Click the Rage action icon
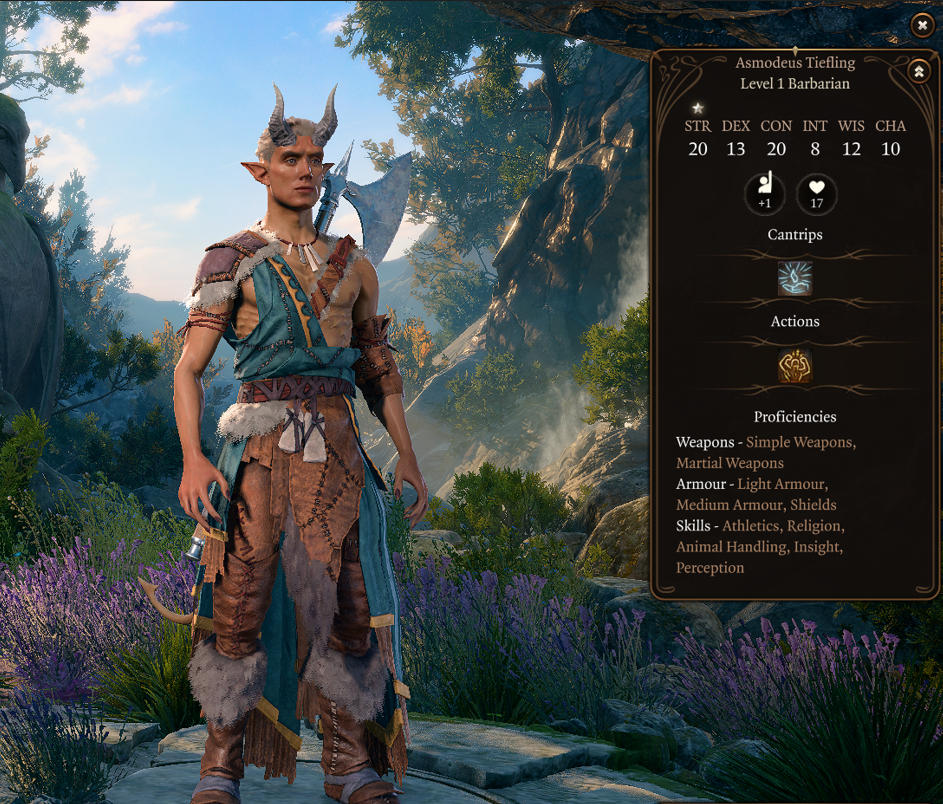The image size is (943, 804). click(795, 366)
